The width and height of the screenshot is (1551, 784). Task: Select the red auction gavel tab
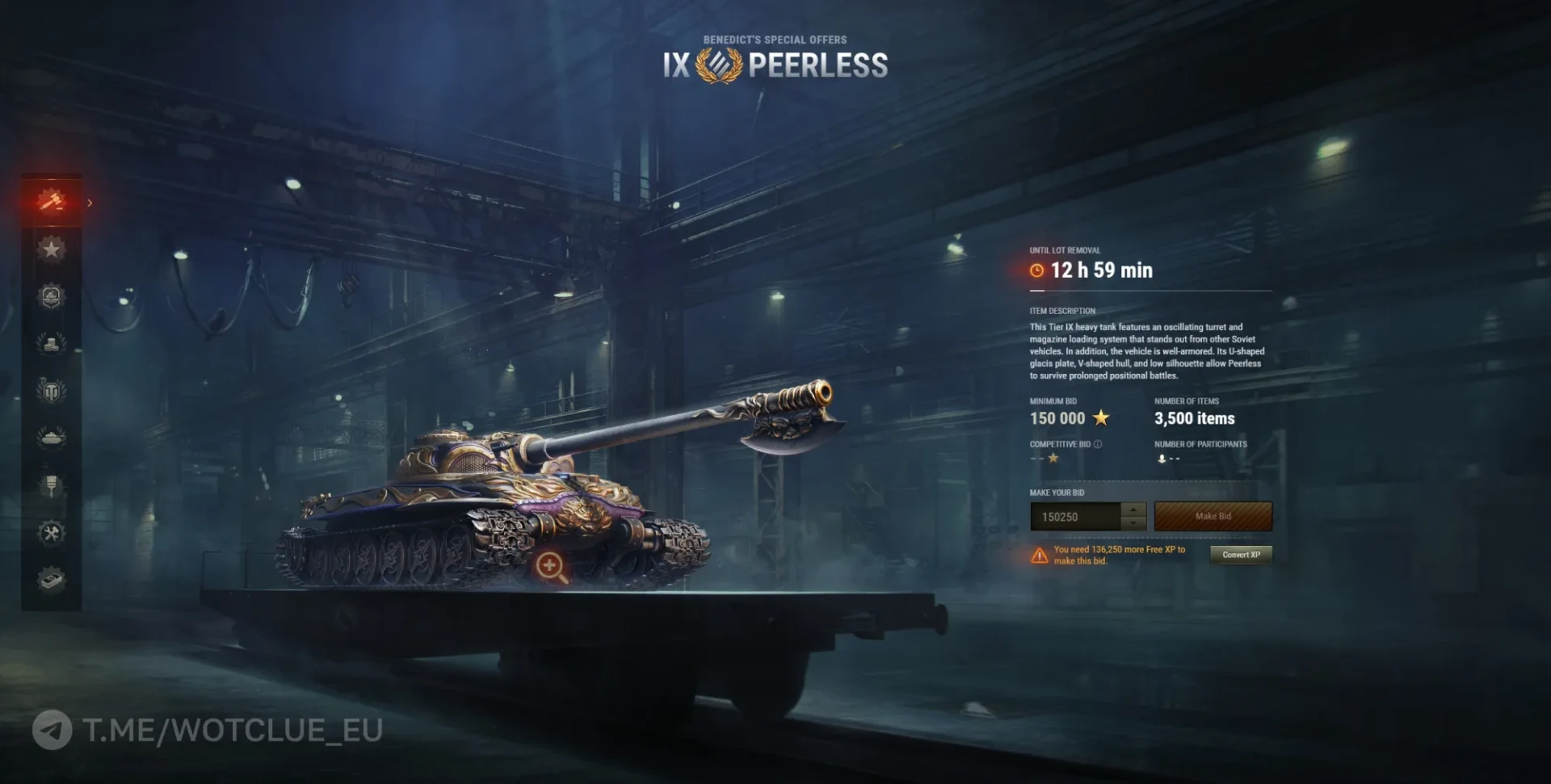[51, 199]
